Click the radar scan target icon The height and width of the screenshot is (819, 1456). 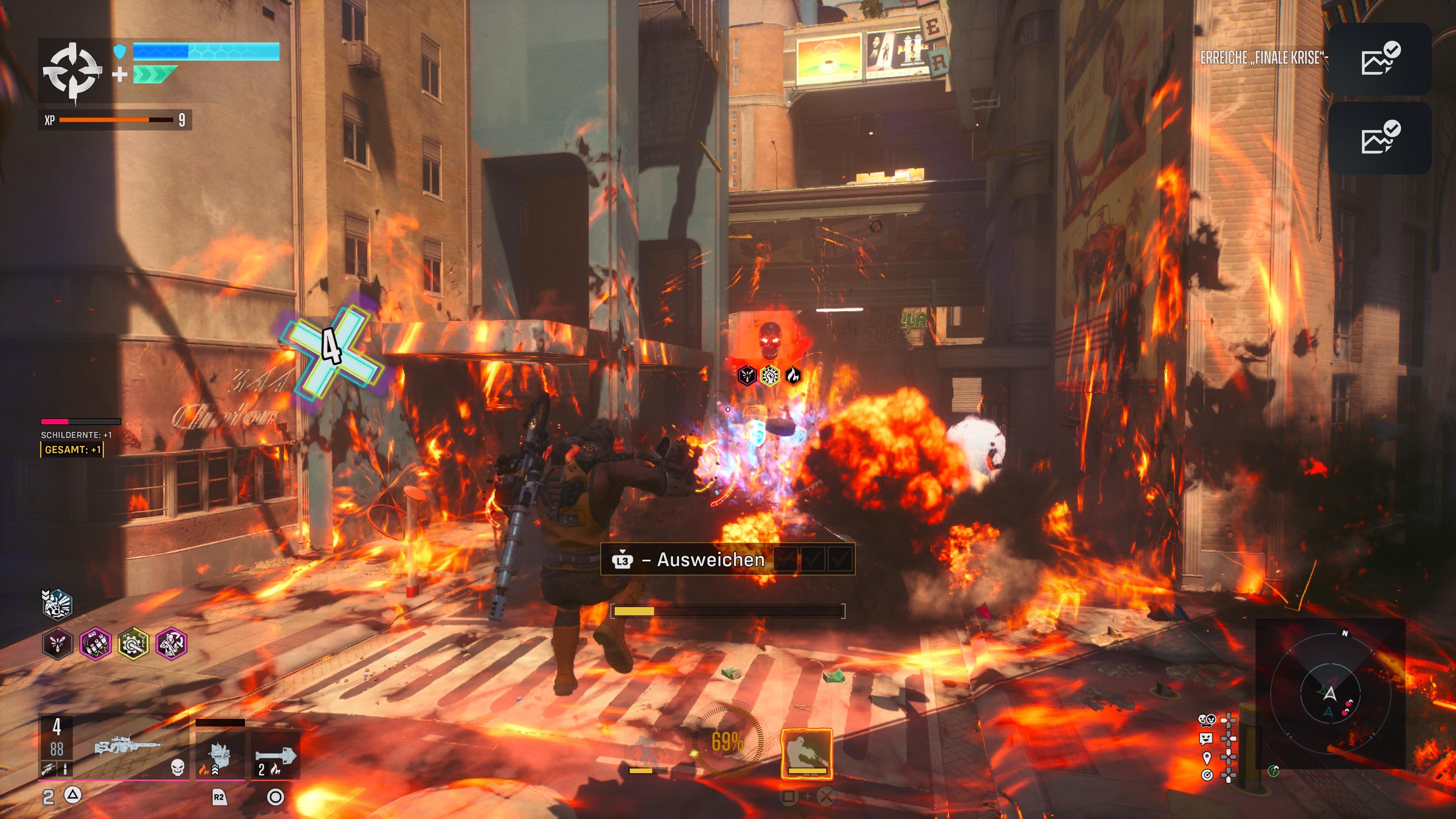click(x=1207, y=775)
